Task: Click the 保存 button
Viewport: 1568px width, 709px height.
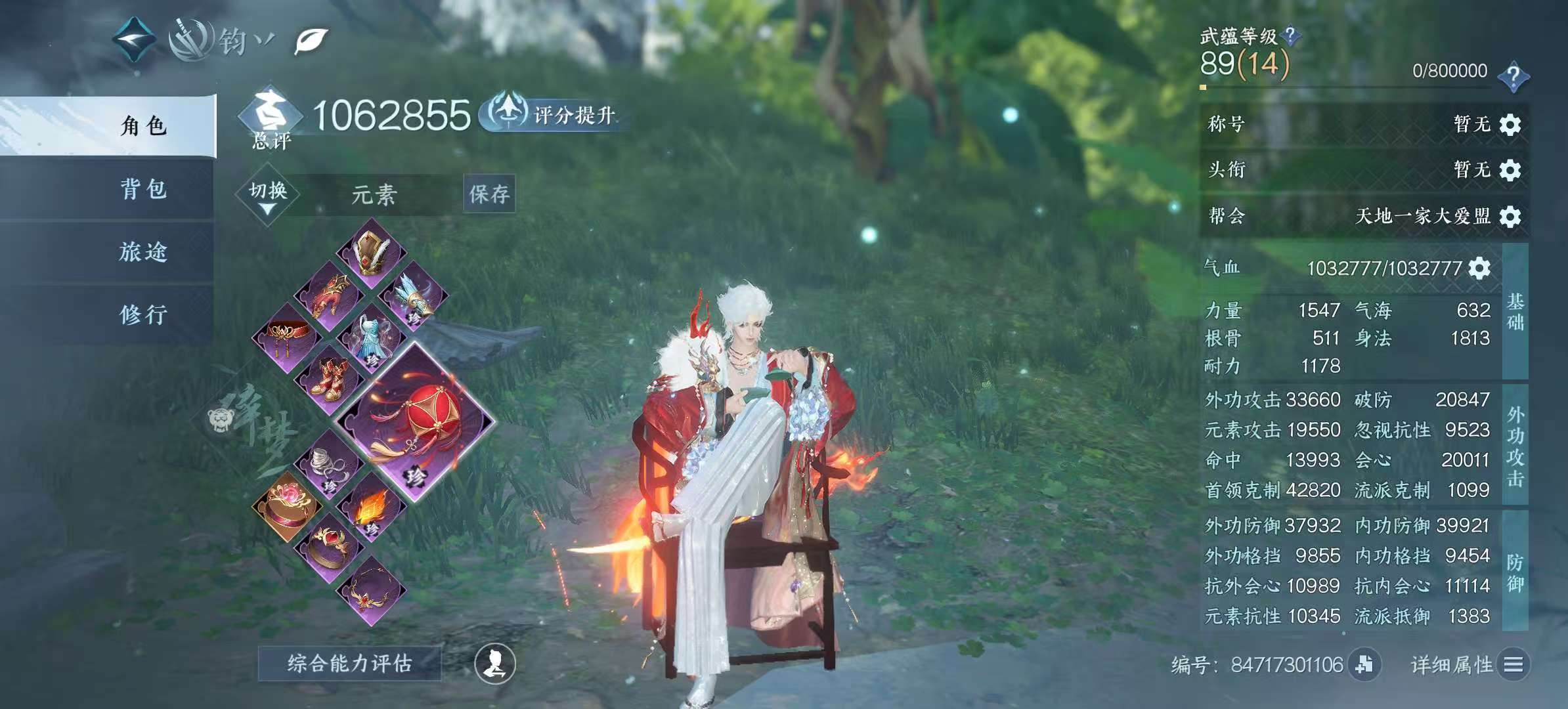Action: click(490, 194)
